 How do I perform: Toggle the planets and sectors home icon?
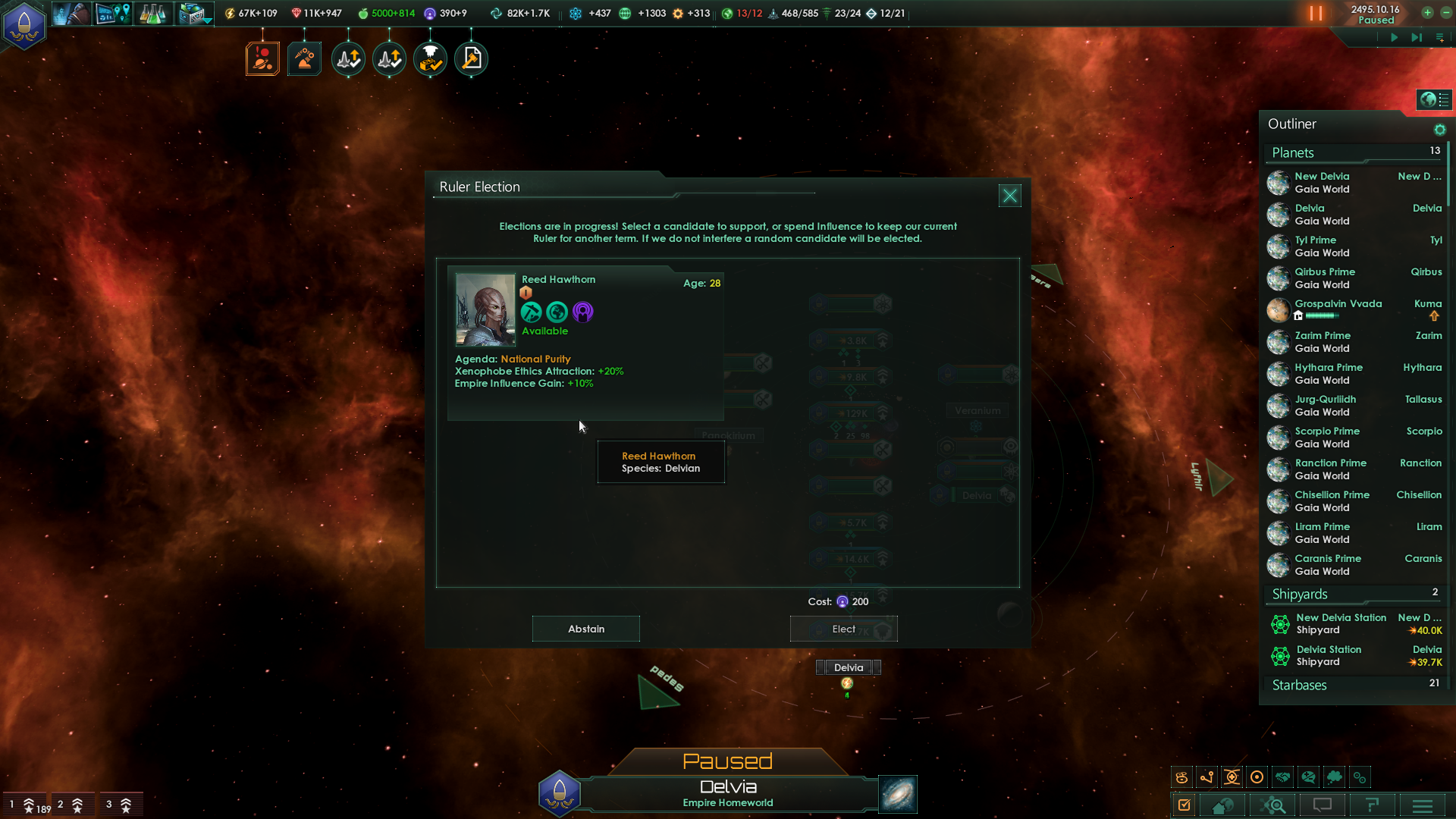pos(1223,805)
